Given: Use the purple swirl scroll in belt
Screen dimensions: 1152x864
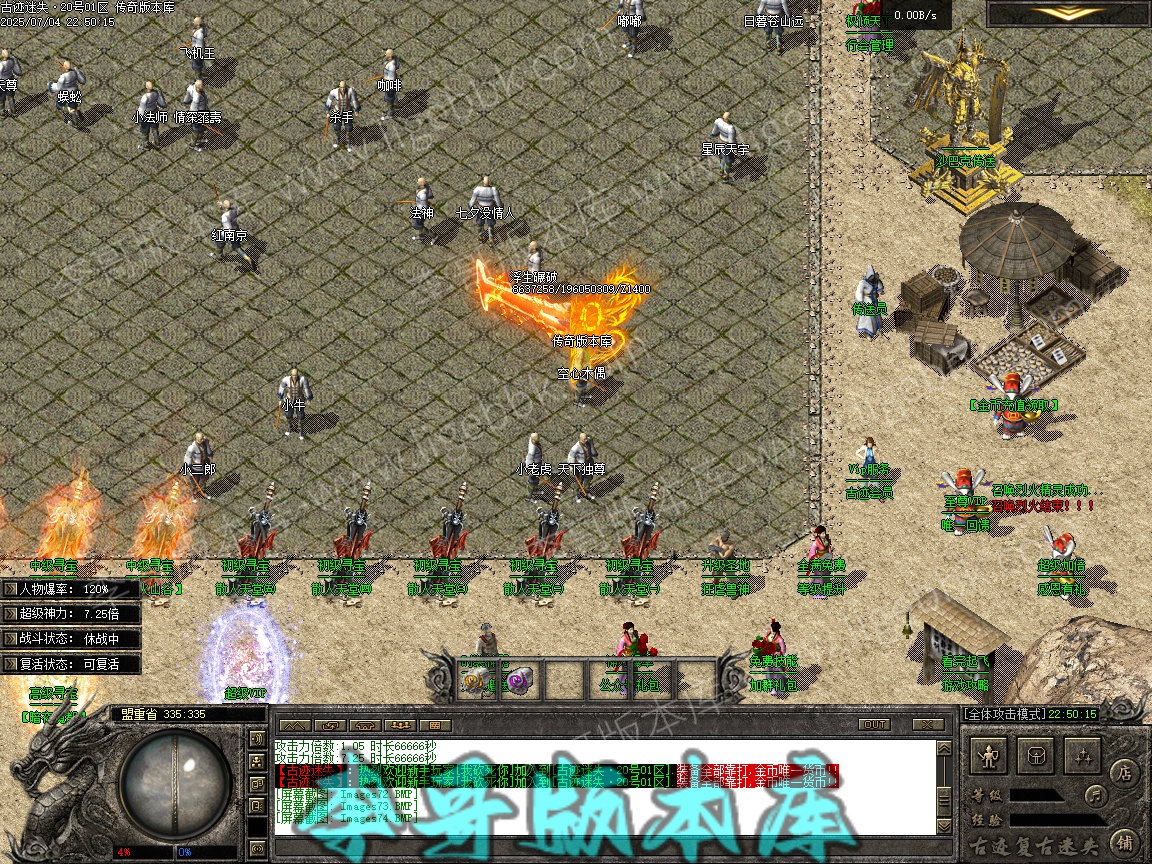Looking at the screenshot, I should click(x=518, y=681).
